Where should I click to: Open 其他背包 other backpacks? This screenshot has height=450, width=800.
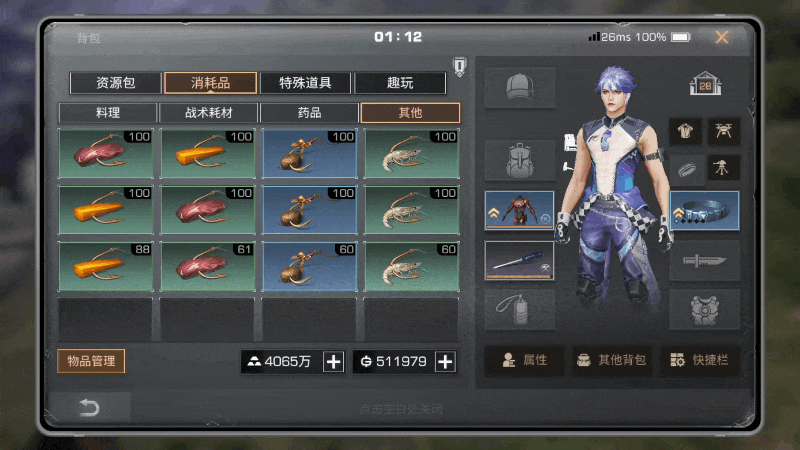tap(612, 361)
